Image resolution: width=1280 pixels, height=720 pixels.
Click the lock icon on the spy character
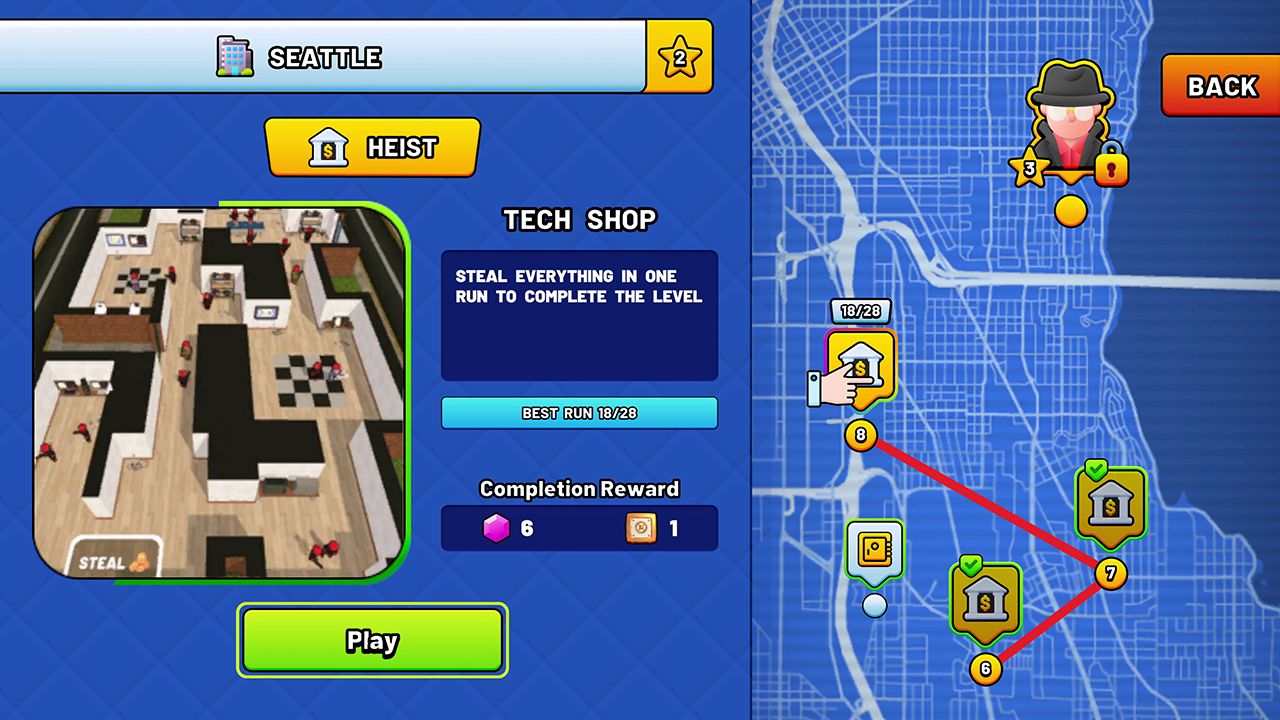coord(1114,167)
